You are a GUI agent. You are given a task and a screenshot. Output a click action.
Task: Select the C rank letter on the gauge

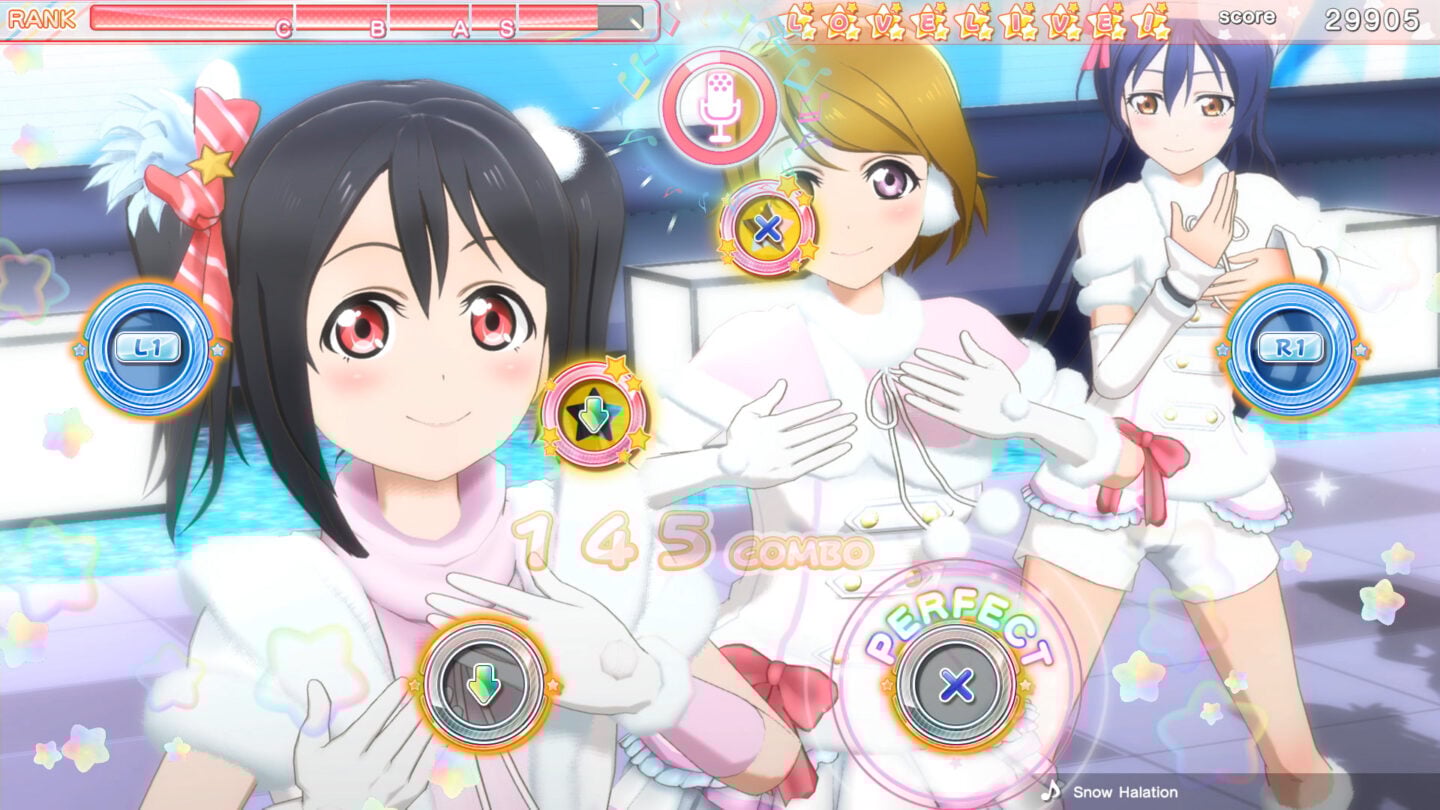click(283, 27)
